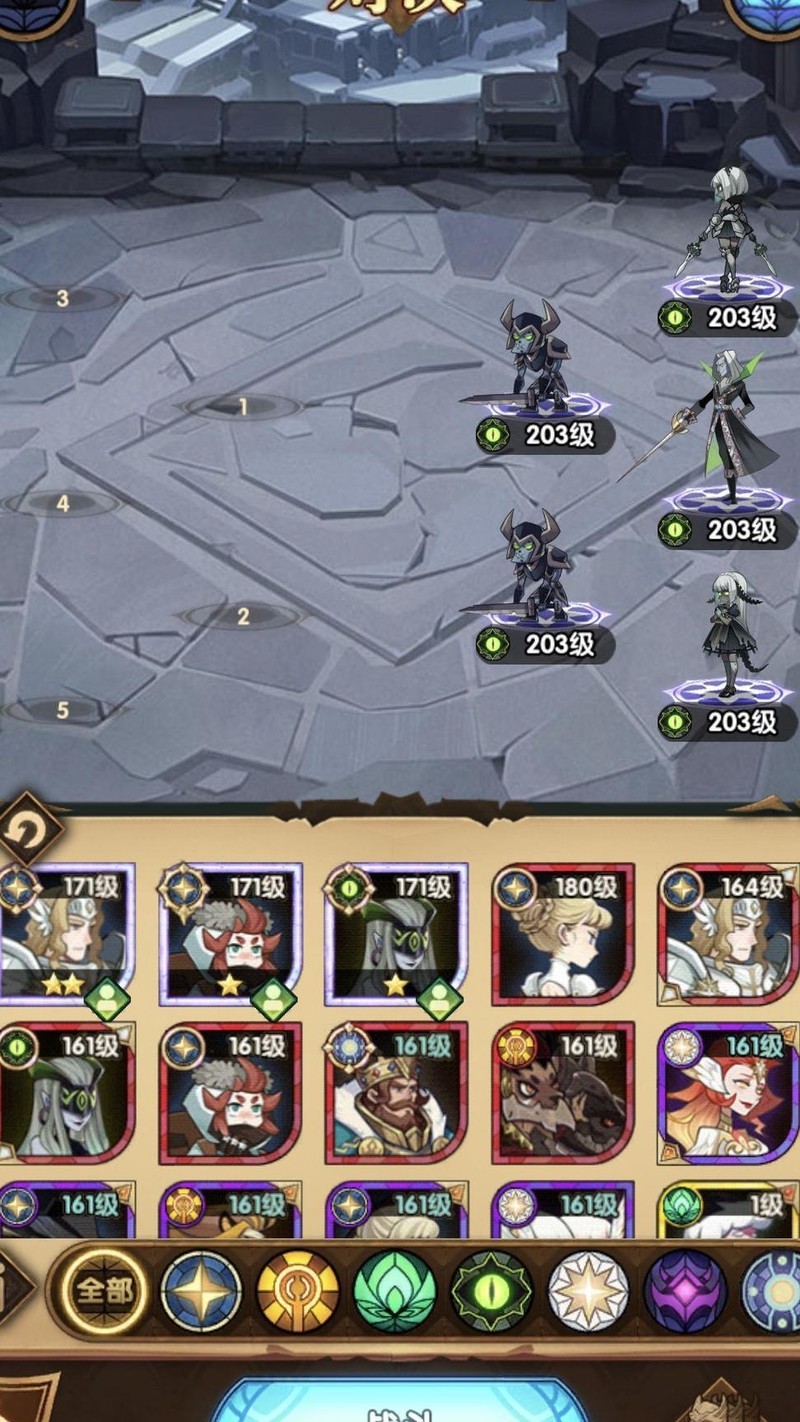
Task: Filter heroes by Lightbearer blue star faction
Action: (x=201, y=1291)
